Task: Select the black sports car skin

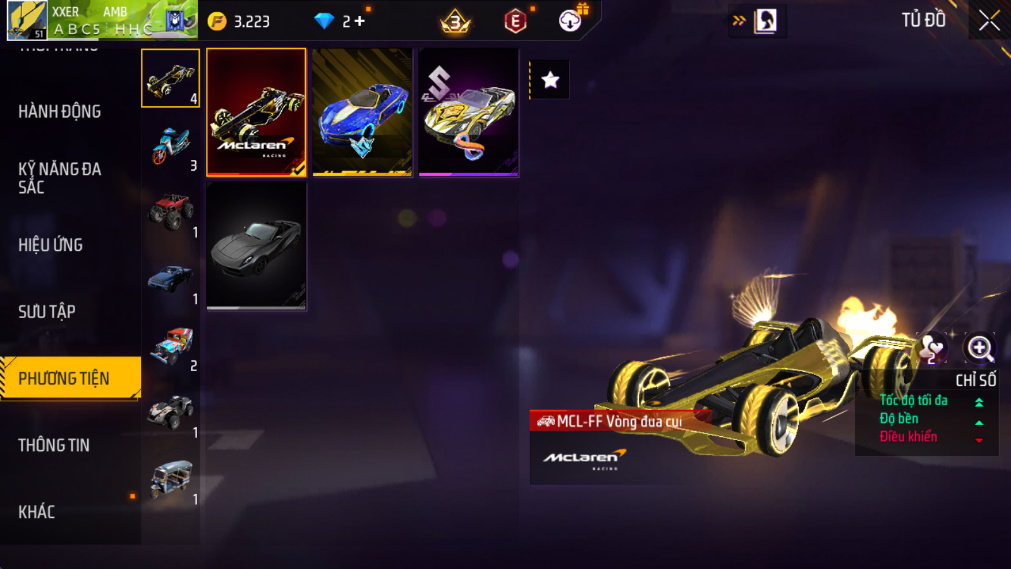Action: pyautogui.click(x=256, y=245)
